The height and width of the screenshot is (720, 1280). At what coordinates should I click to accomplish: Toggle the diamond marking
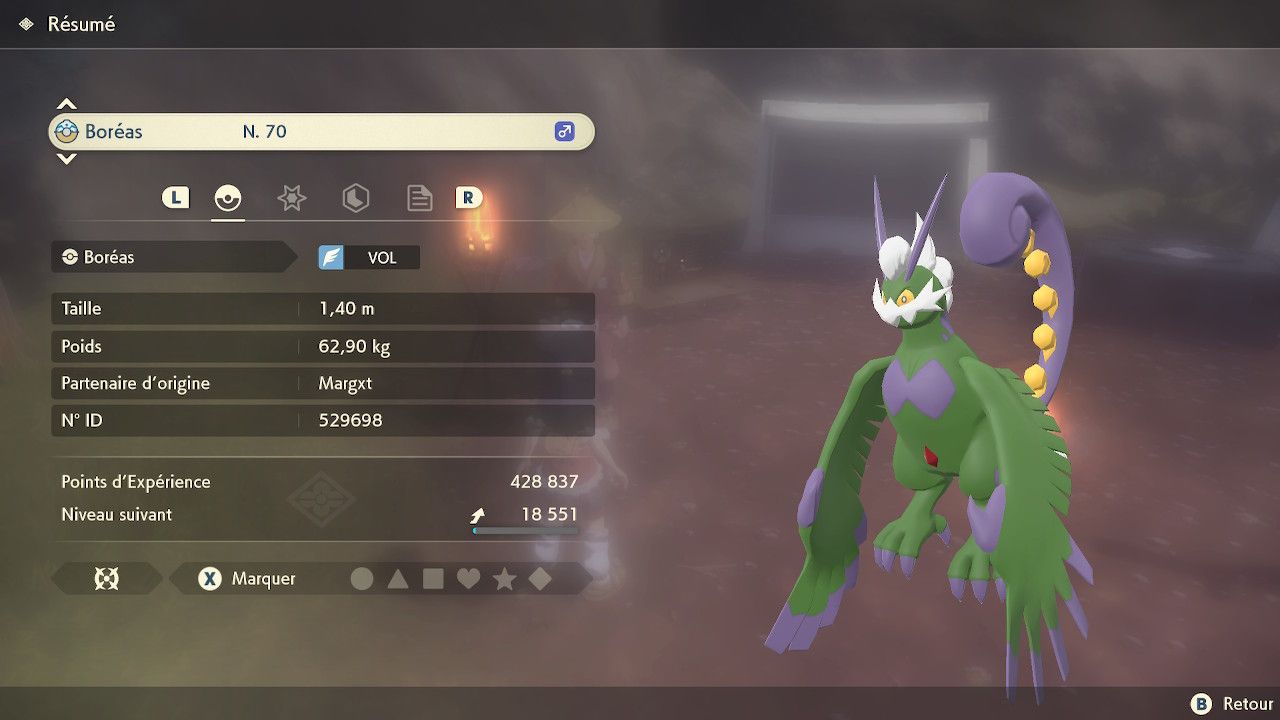point(540,579)
